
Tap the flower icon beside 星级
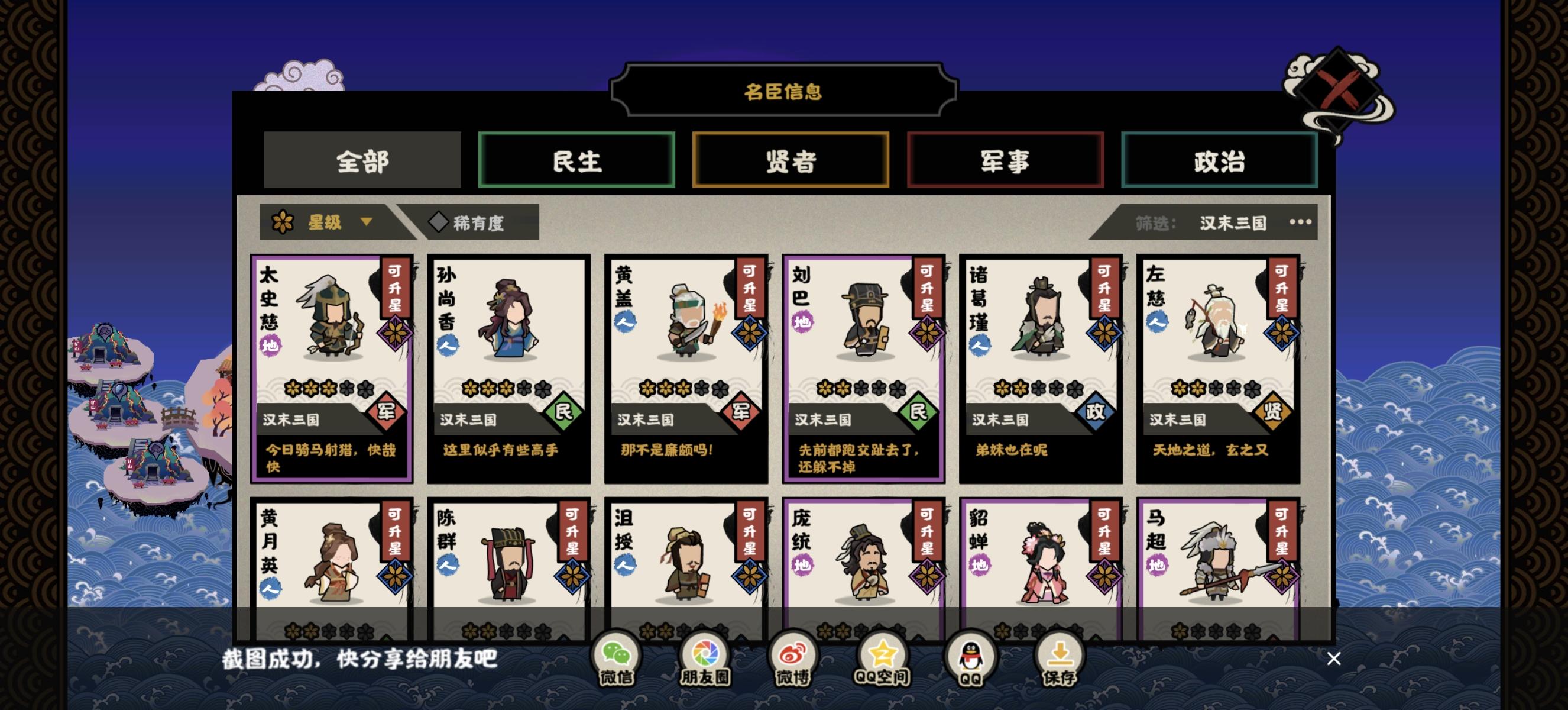284,222
